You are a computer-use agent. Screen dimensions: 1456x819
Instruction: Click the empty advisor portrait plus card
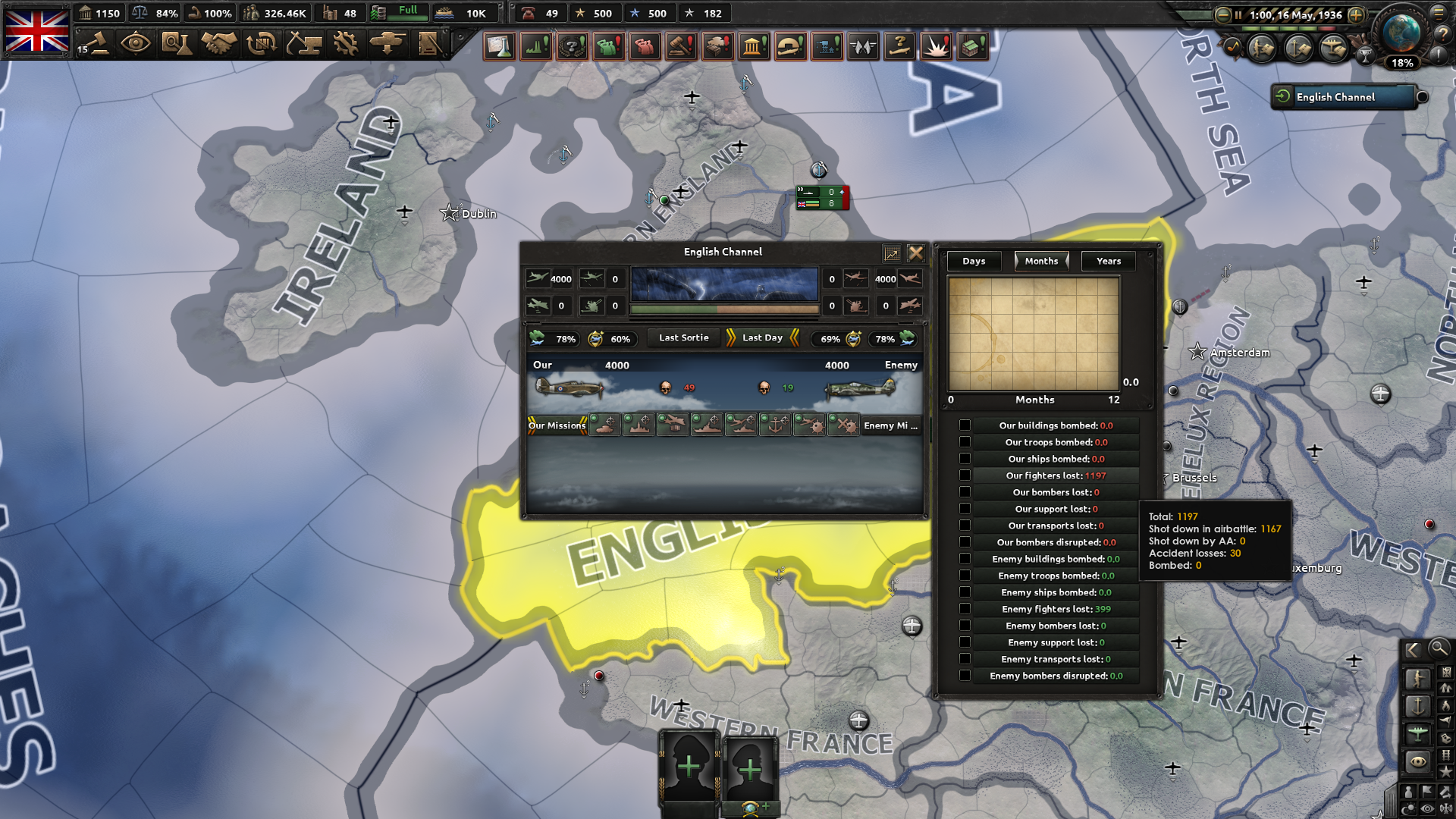(x=689, y=767)
